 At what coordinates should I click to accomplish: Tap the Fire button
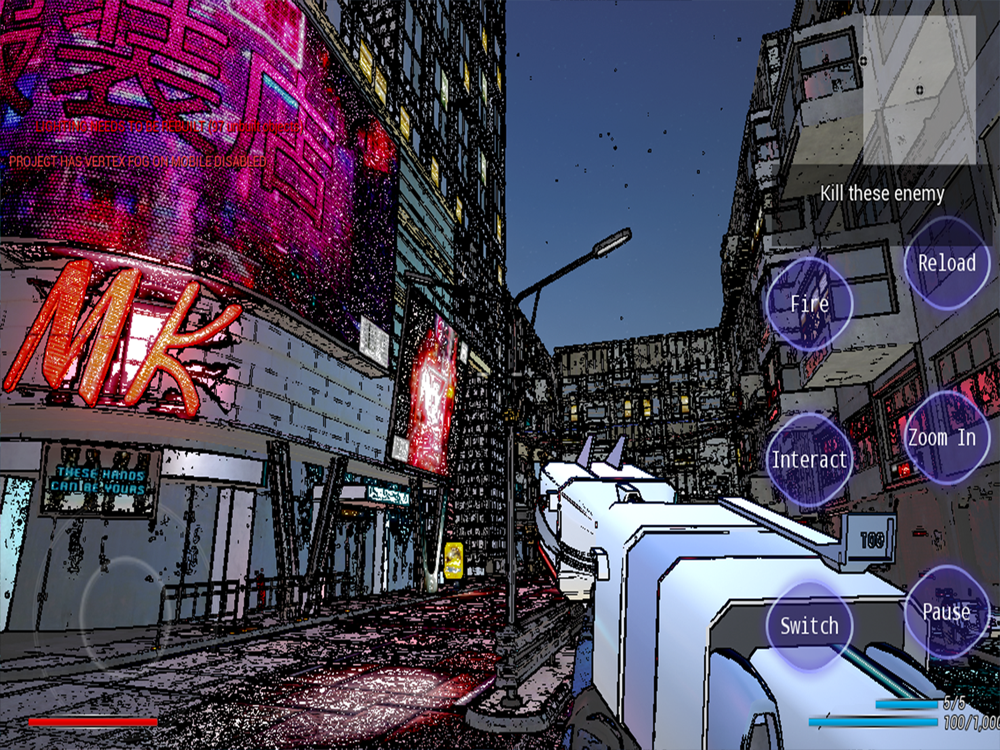click(809, 303)
